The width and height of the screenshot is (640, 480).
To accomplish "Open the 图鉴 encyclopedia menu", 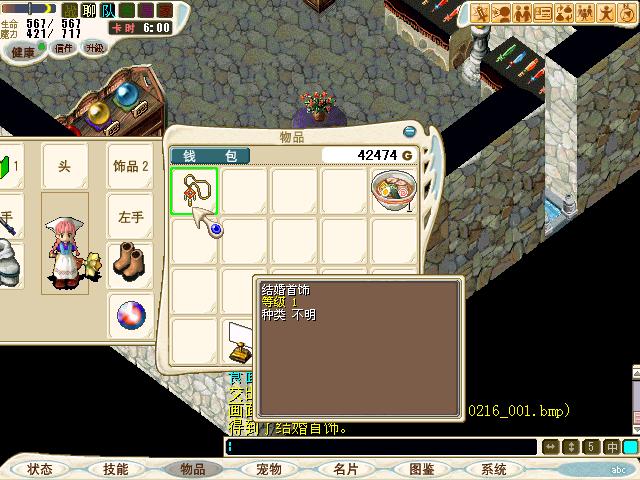I will pos(421,469).
